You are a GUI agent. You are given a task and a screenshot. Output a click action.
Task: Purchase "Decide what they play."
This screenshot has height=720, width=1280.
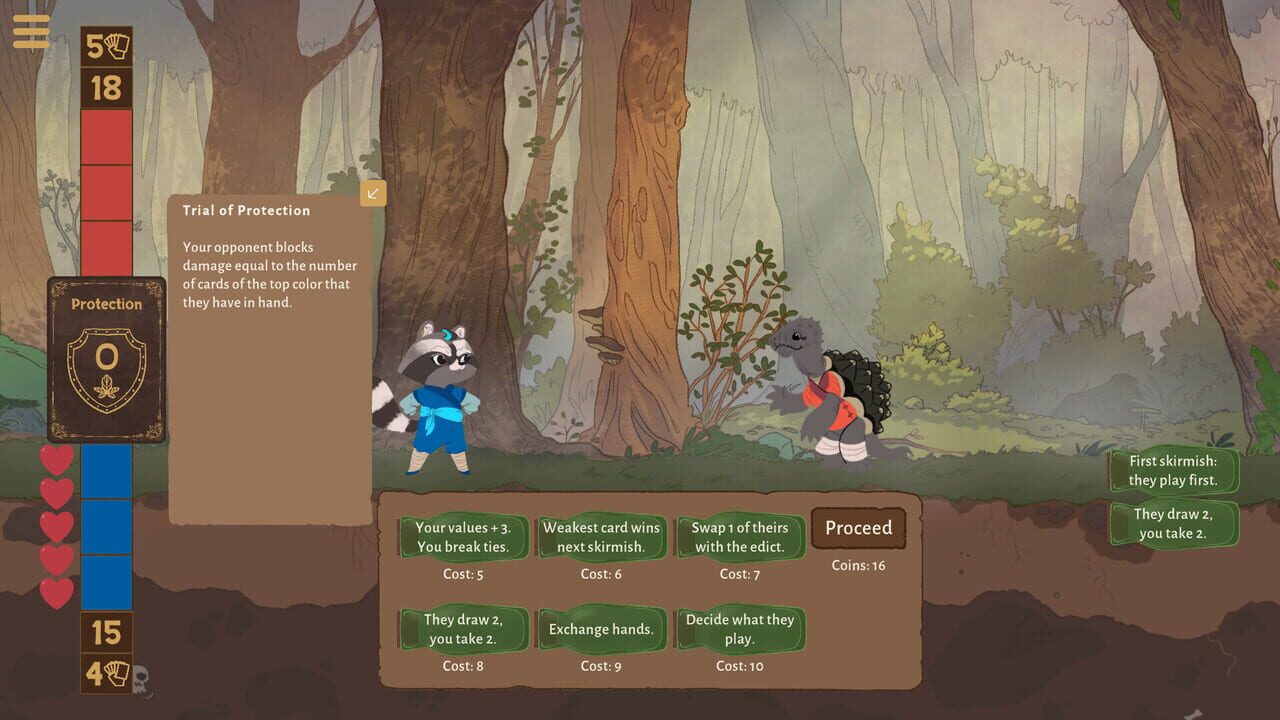[x=740, y=628]
